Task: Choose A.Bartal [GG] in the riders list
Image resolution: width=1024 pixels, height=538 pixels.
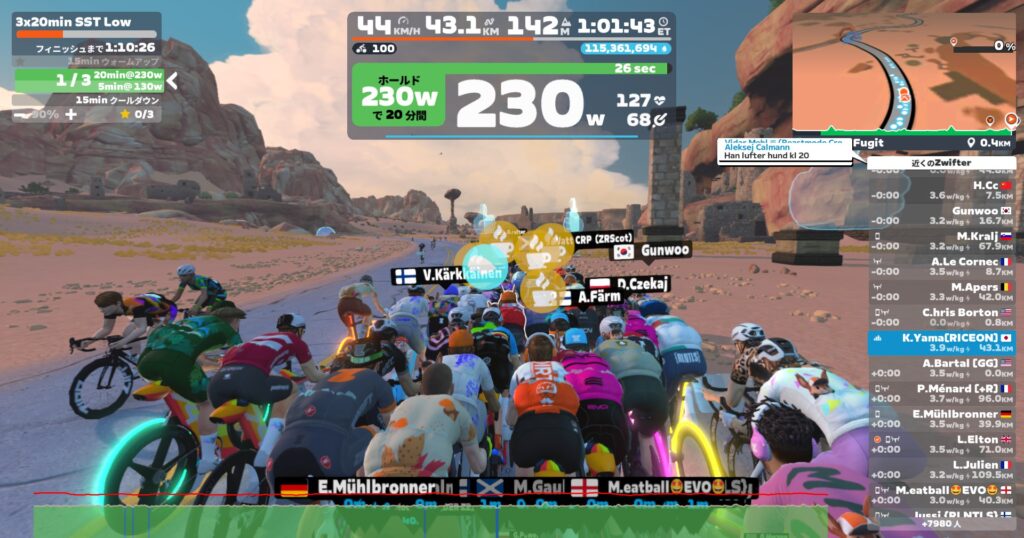Action: point(941,368)
